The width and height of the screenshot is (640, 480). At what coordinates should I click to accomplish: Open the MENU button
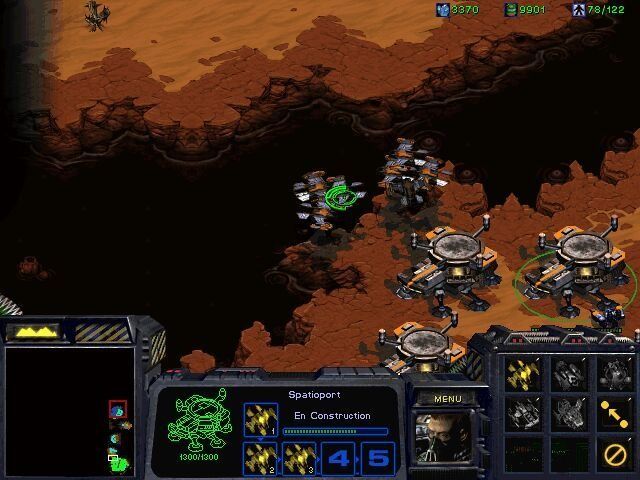447,398
